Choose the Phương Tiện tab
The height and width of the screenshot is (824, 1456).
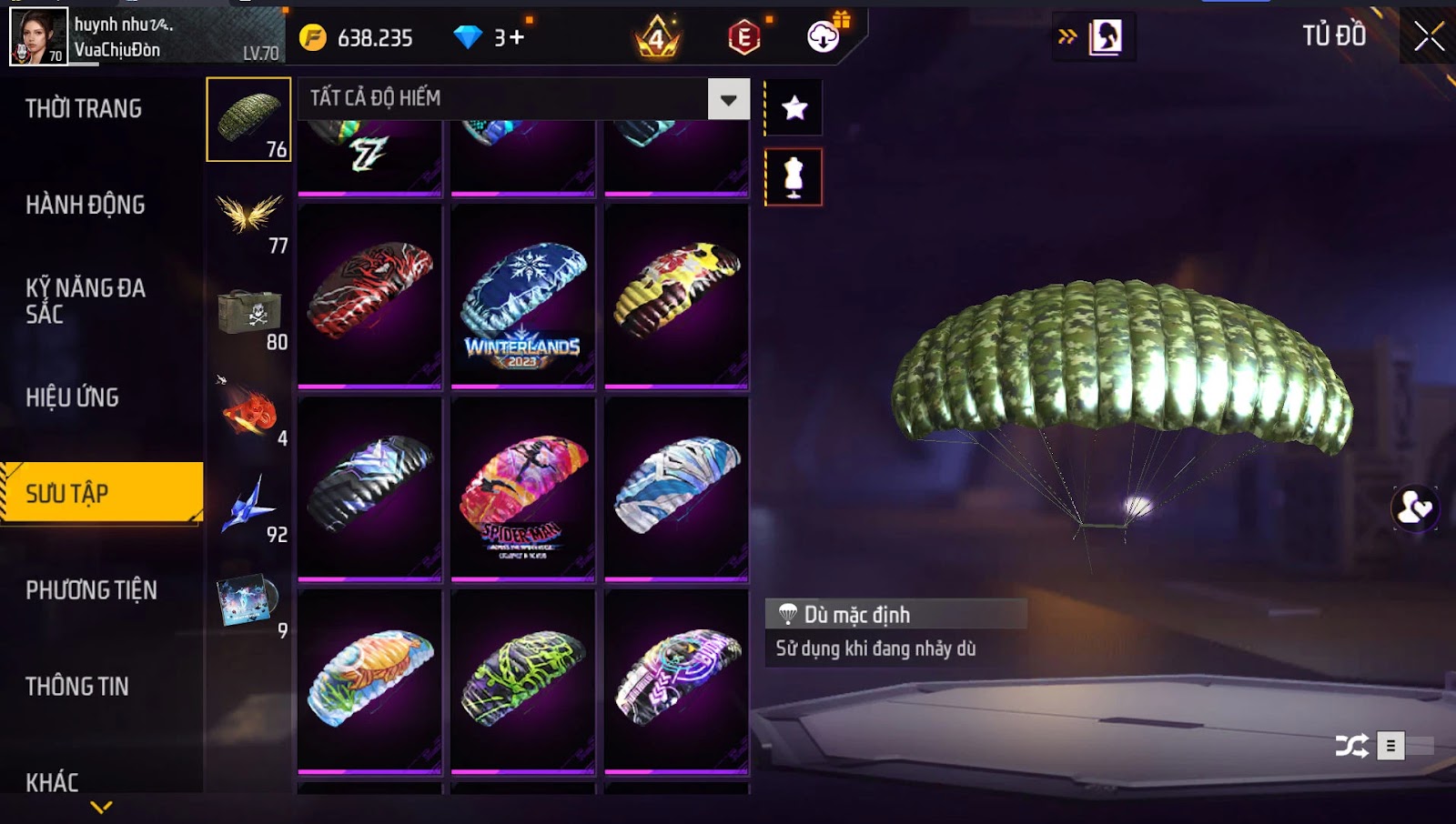click(x=91, y=590)
